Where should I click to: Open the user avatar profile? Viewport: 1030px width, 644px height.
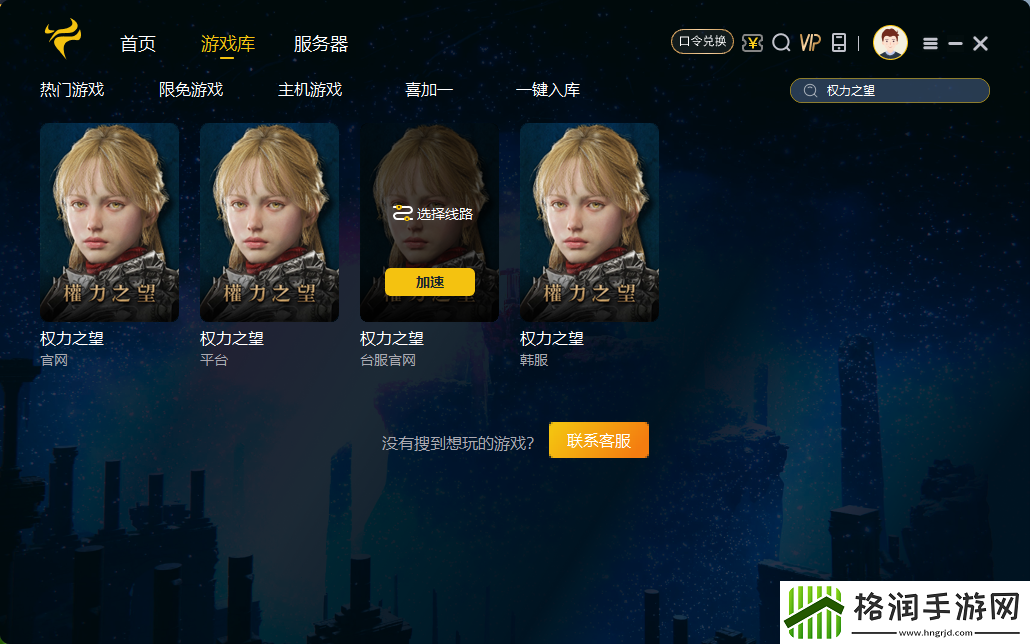tap(890, 43)
